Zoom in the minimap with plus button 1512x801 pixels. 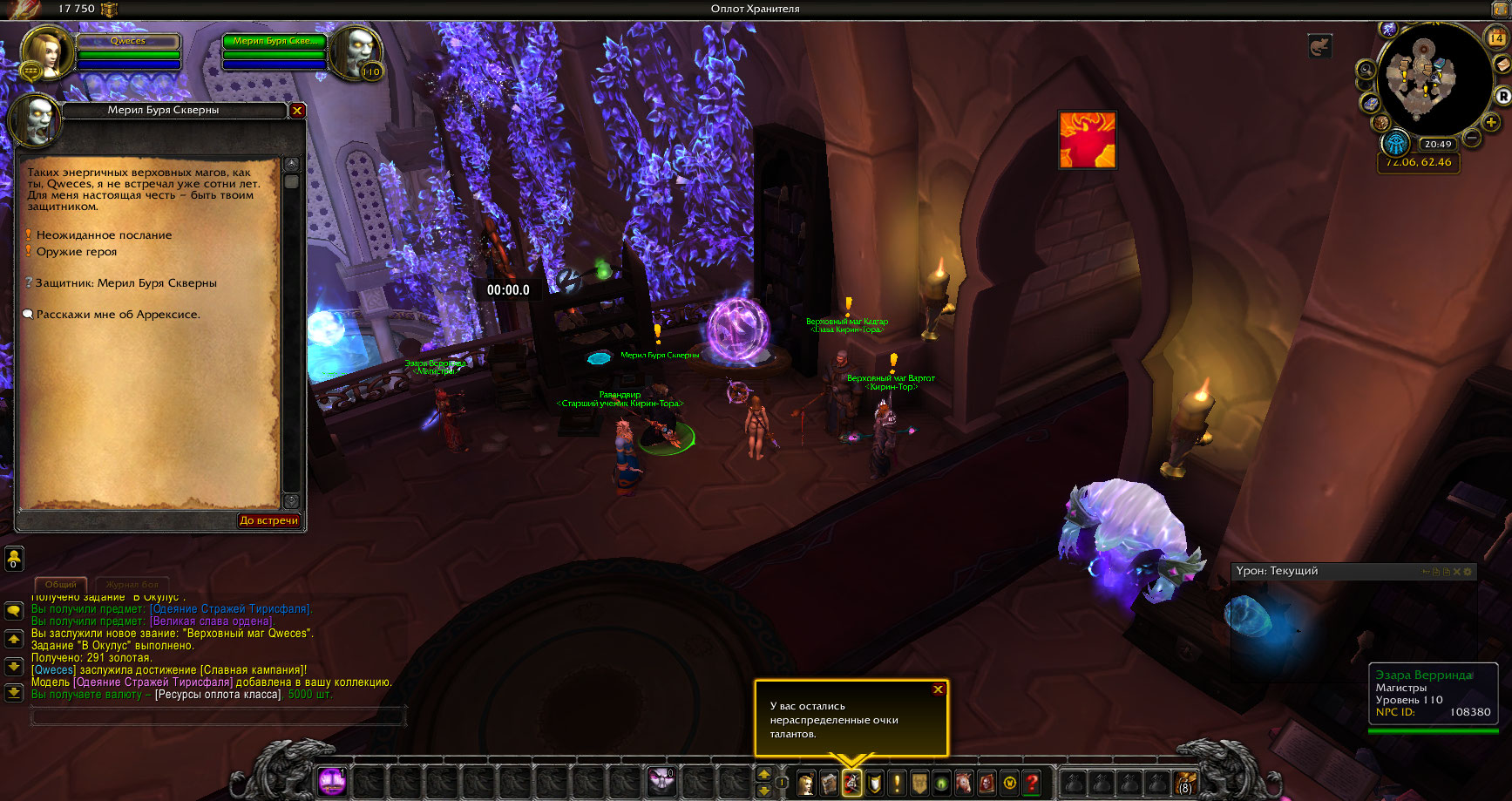point(1491,122)
